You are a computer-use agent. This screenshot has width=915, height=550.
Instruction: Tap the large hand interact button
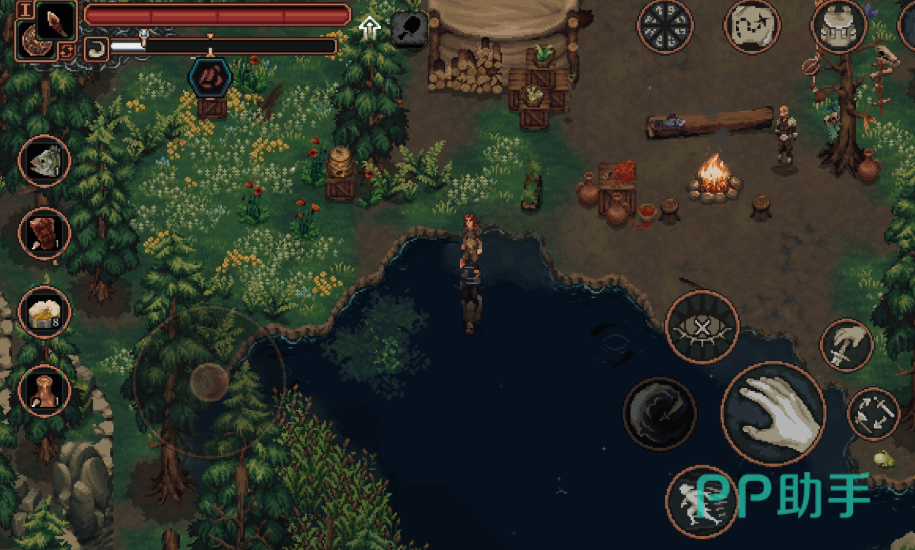point(773,413)
